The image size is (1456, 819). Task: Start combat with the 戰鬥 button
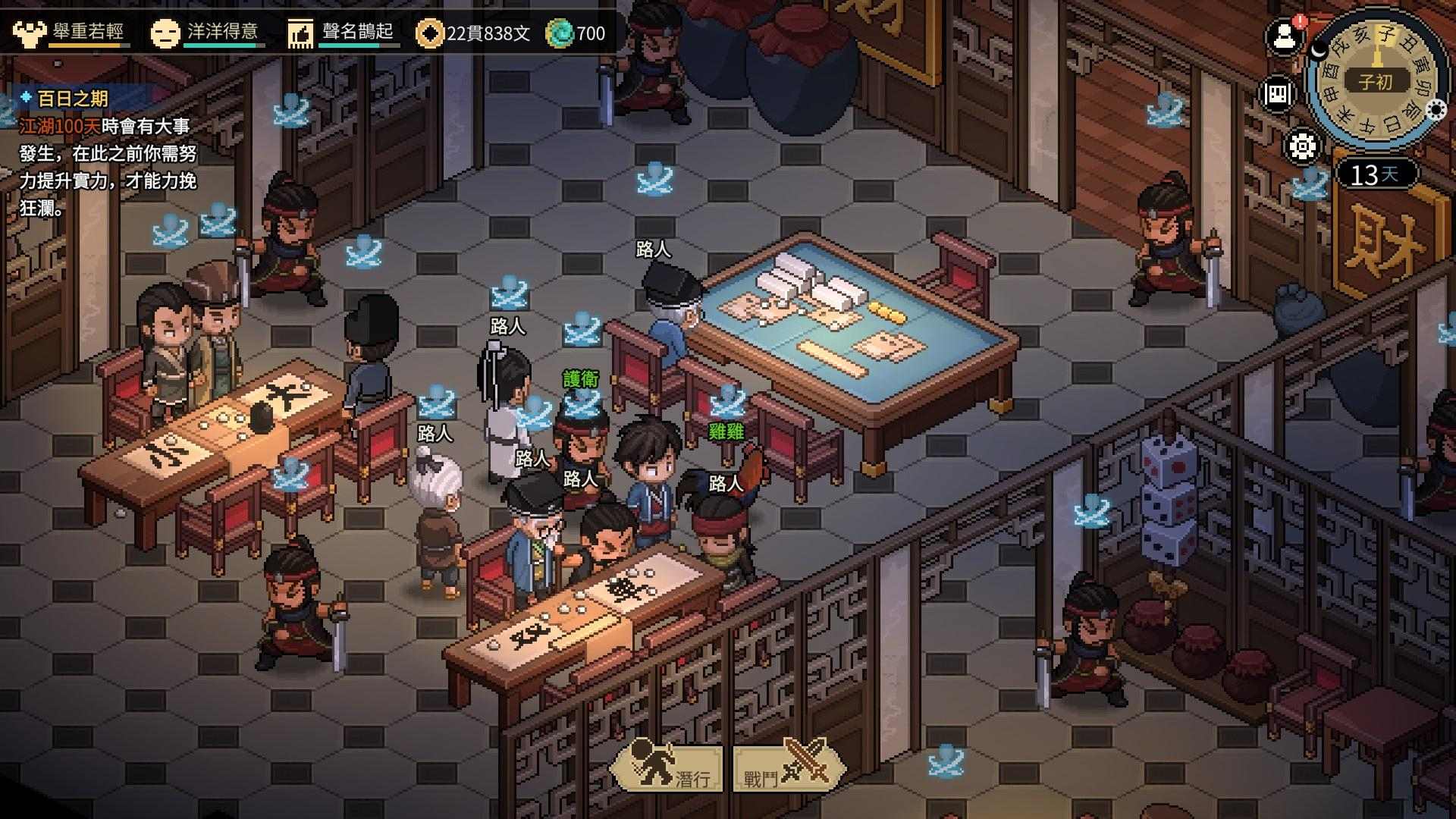coord(789,767)
